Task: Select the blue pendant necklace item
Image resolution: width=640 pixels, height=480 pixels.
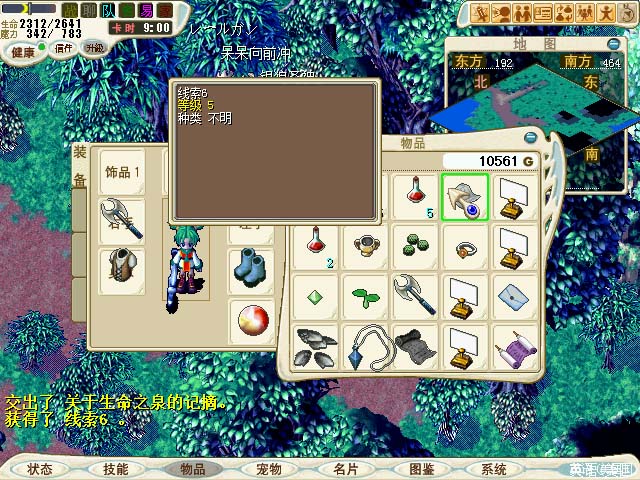Action: point(366,346)
